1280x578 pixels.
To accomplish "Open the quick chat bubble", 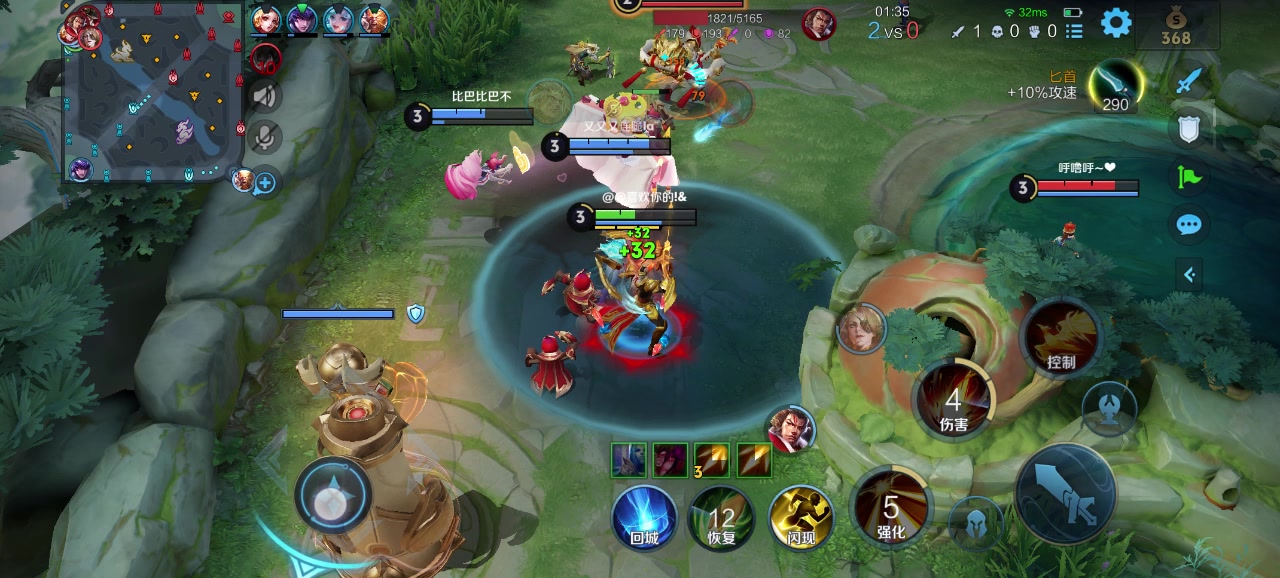I will 1189,225.
